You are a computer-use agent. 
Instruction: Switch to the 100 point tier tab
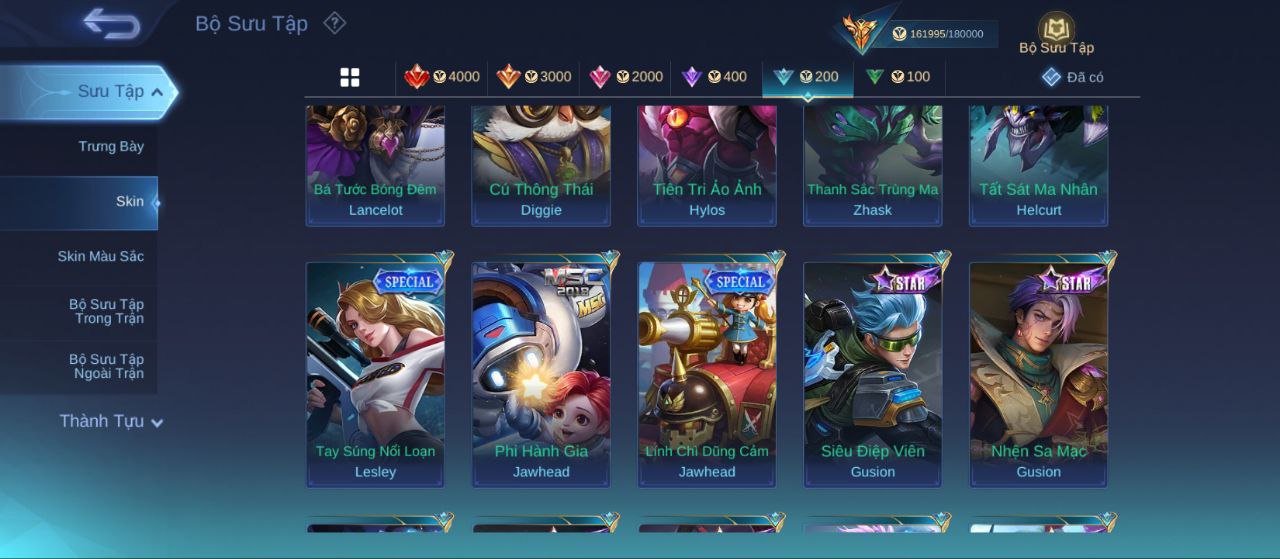(x=898, y=77)
